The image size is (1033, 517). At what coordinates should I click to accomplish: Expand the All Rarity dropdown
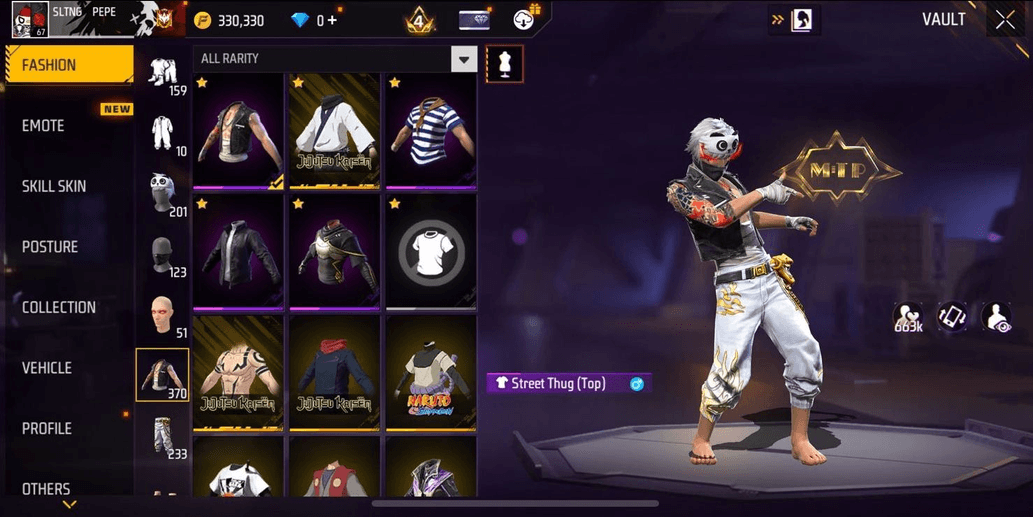click(463, 59)
